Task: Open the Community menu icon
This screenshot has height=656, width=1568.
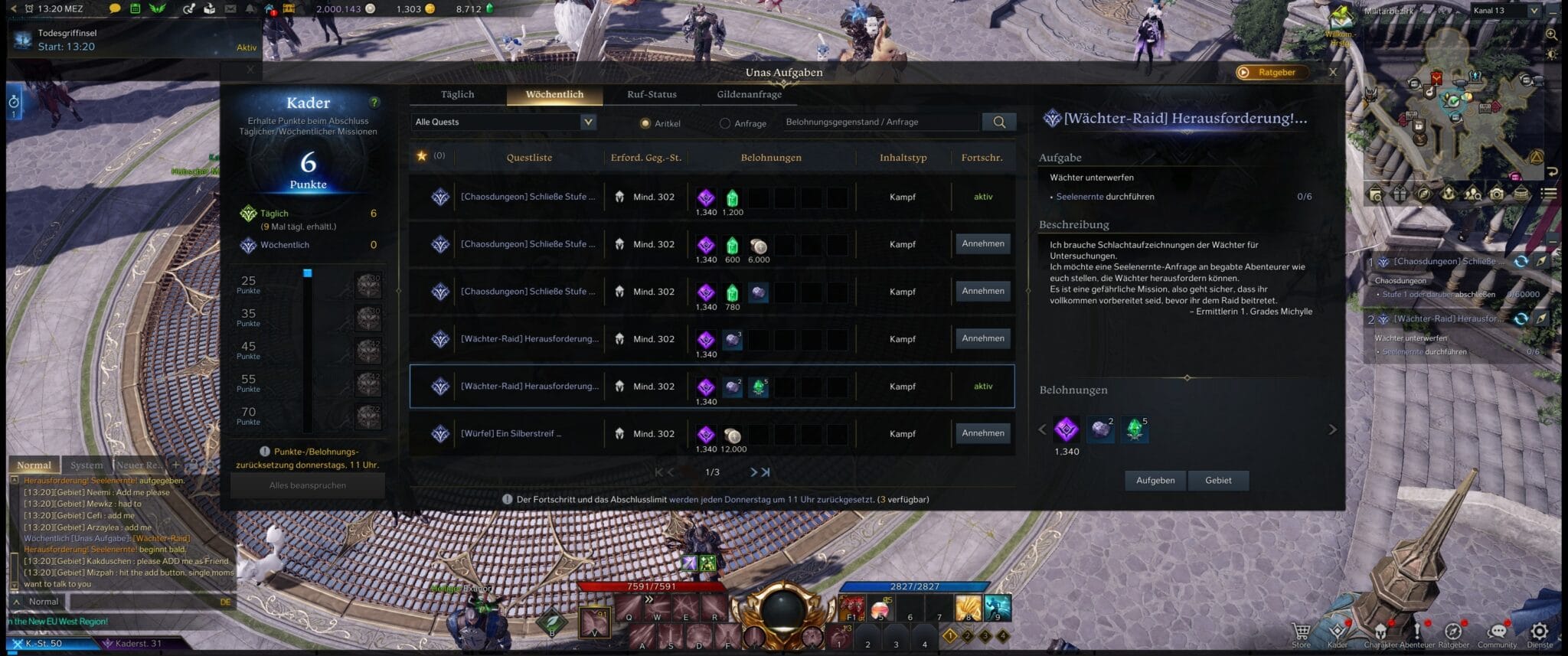Action: (1497, 632)
